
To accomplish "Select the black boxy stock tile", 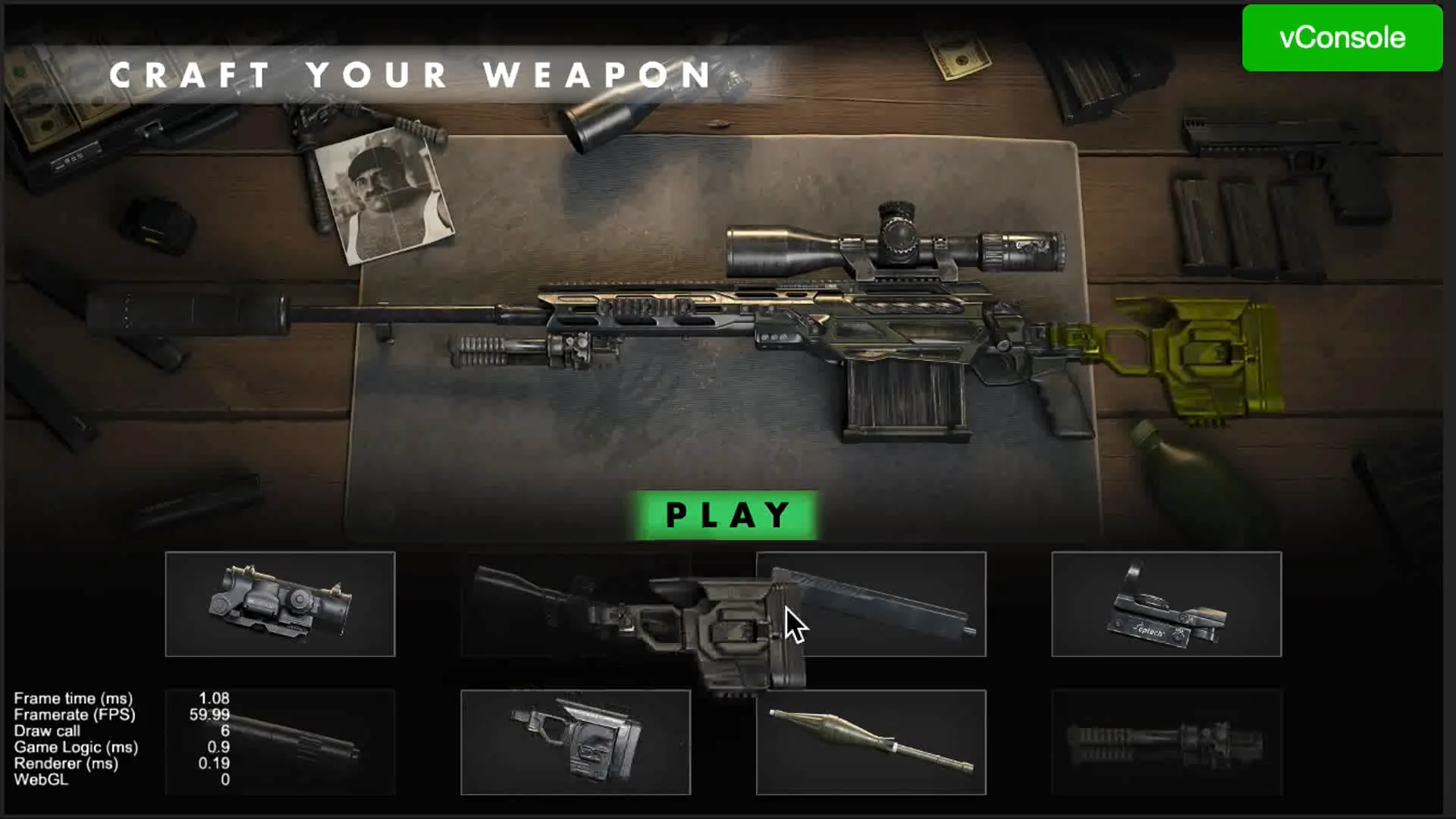I will pos(575,742).
